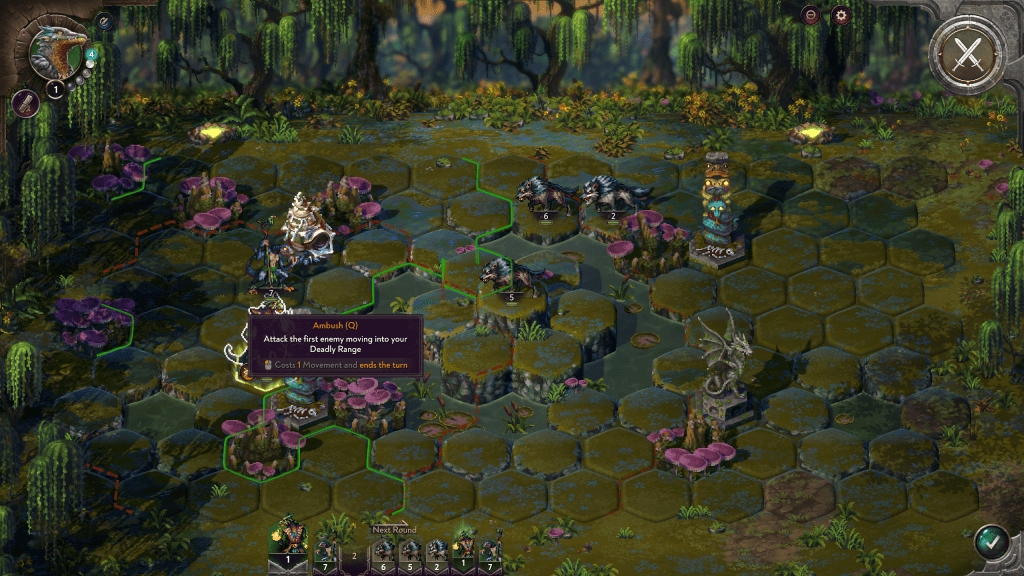Click the round minus icon beside the gear
Image resolution: width=1024 pixels, height=576 pixels.
coord(811,15)
